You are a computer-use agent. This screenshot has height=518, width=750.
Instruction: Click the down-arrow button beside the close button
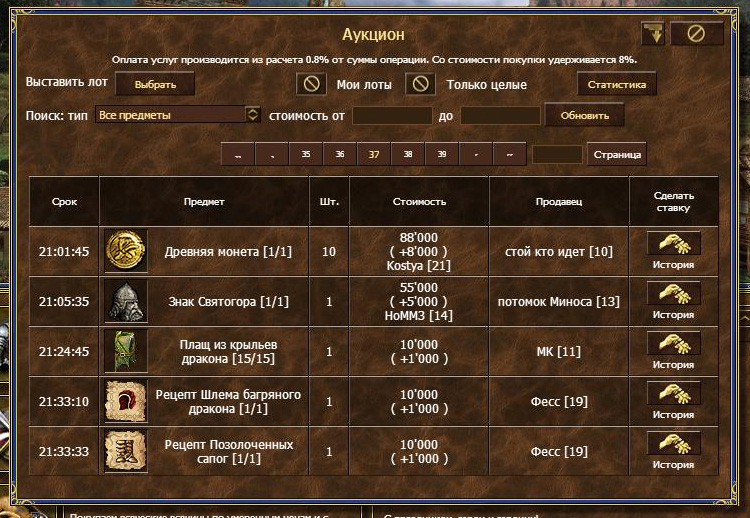654,34
